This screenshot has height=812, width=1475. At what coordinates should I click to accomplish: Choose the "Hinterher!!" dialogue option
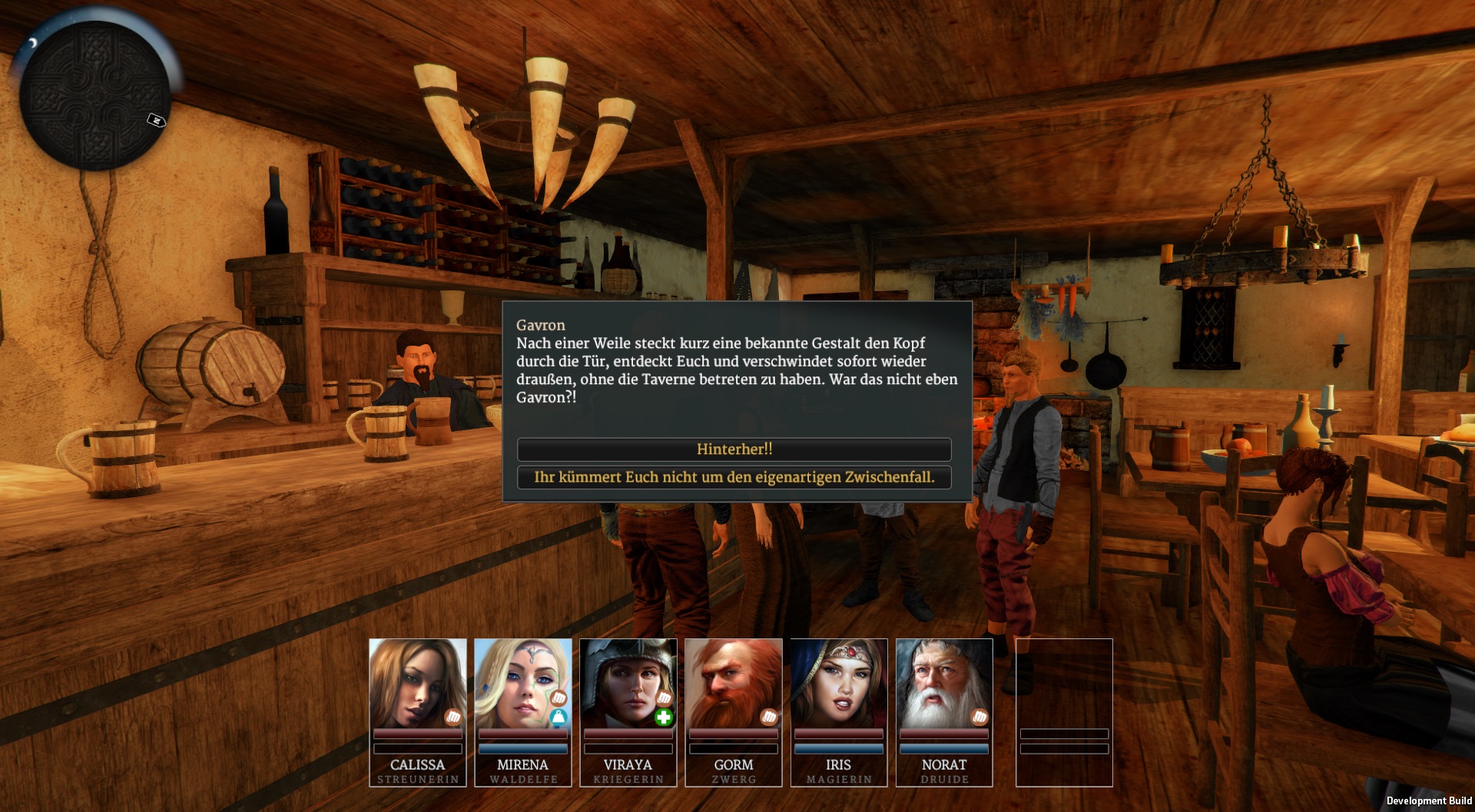pos(734,449)
